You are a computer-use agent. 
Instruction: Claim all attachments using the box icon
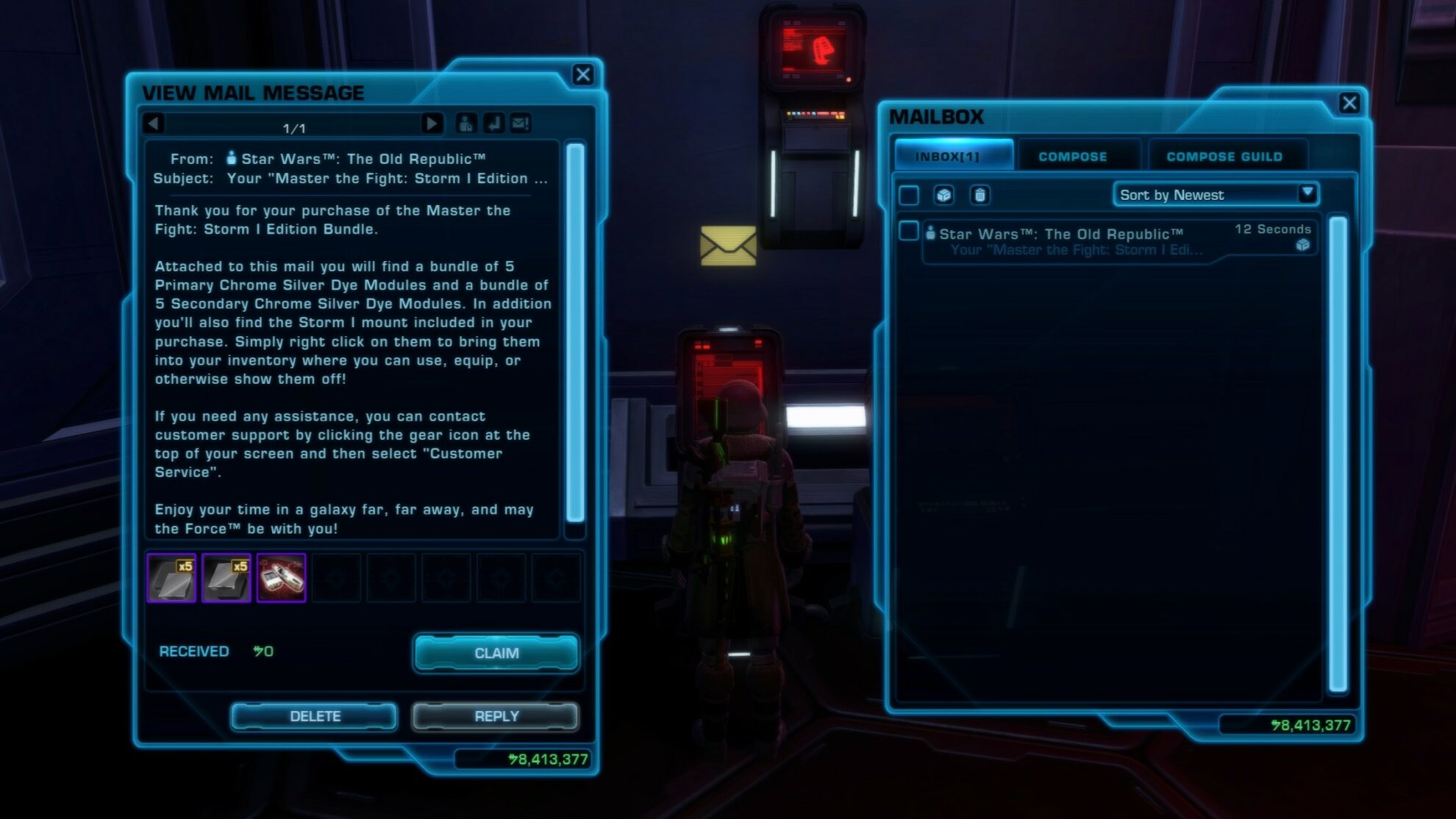pyautogui.click(x=943, y=195)
